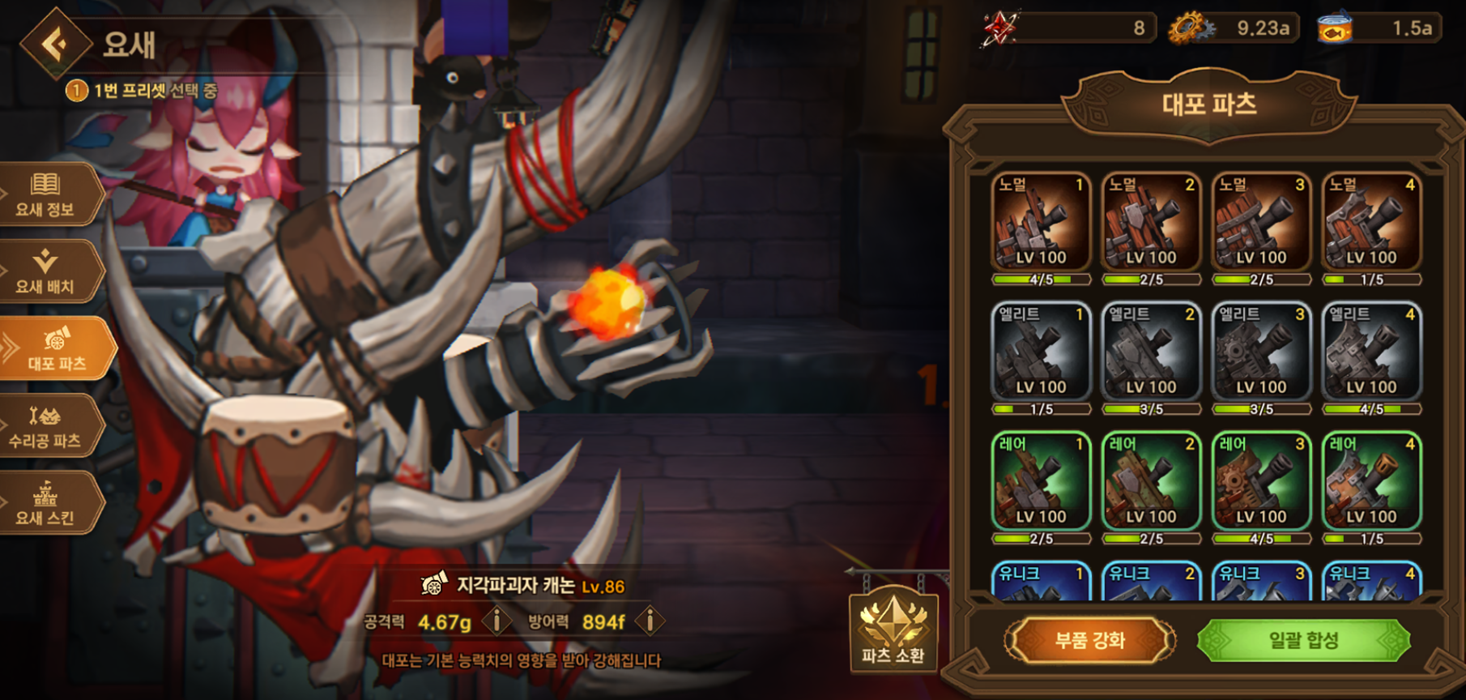Switch to the 요새 배치 tab

48,272
